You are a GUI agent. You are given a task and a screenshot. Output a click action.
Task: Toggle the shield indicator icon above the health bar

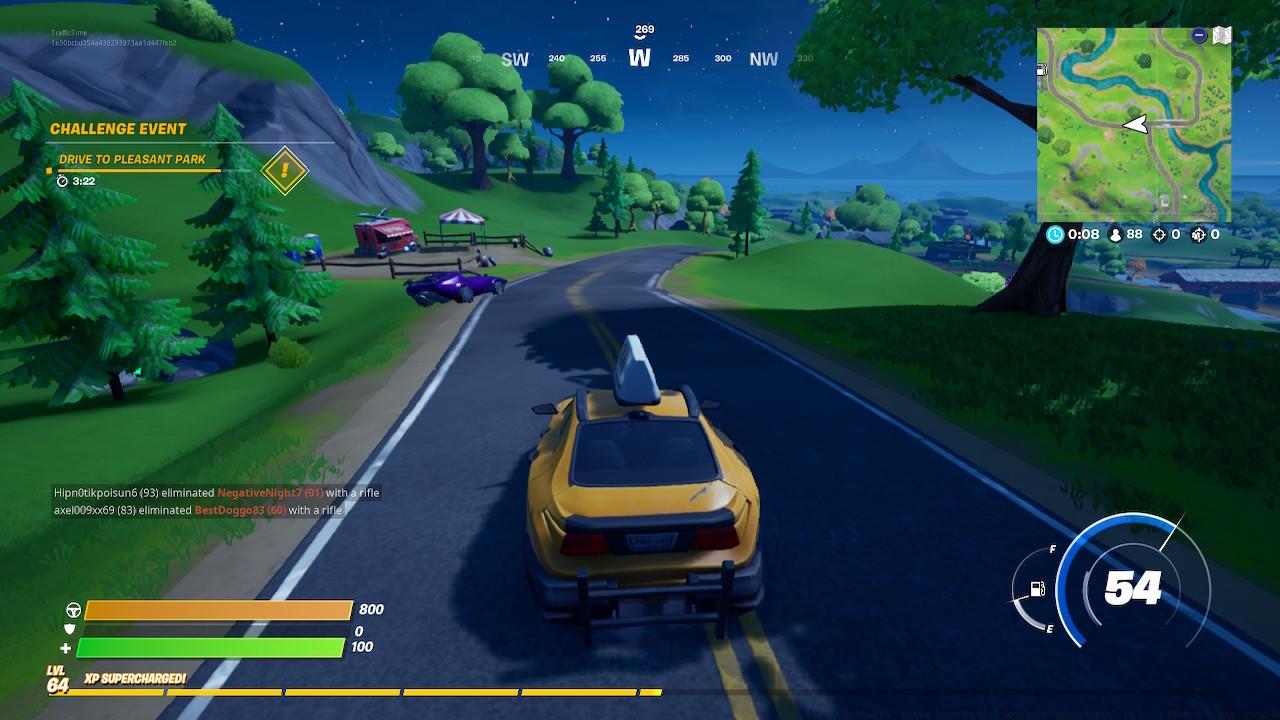68,628
